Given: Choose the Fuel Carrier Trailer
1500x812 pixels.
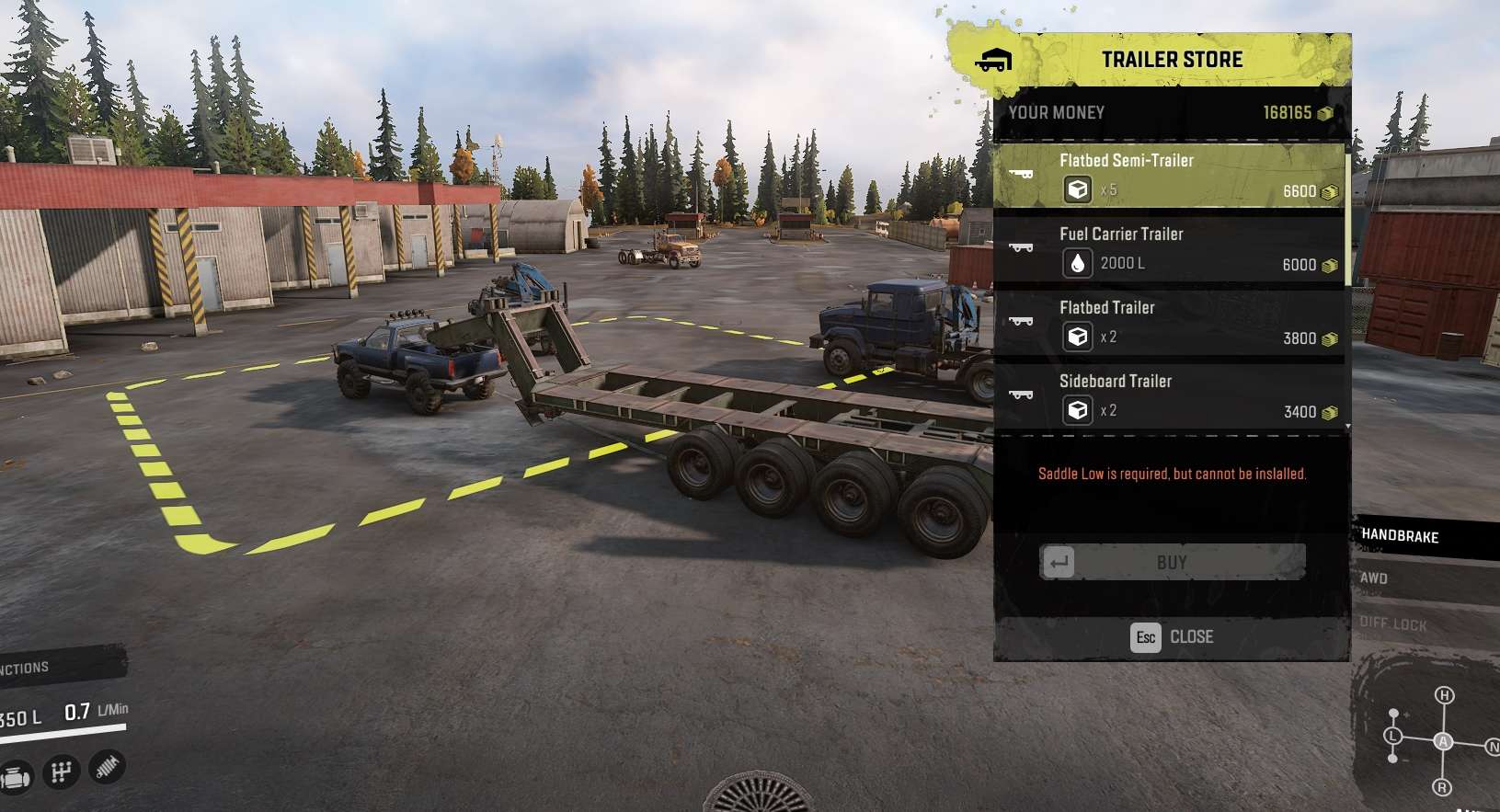Looking at the screenshot, I should pos(1168,249).
